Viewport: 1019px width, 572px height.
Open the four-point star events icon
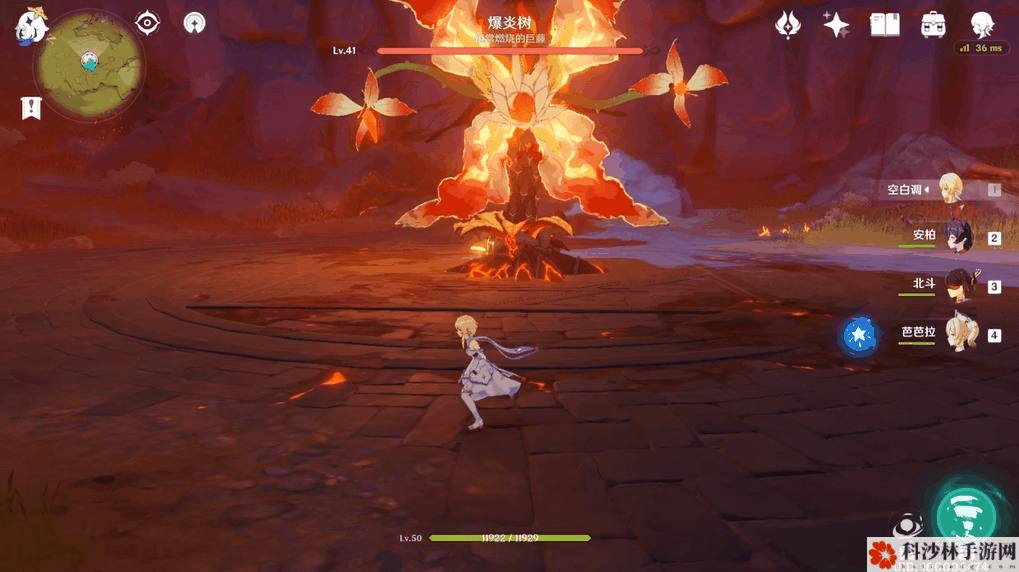click(x=836, y=25)
